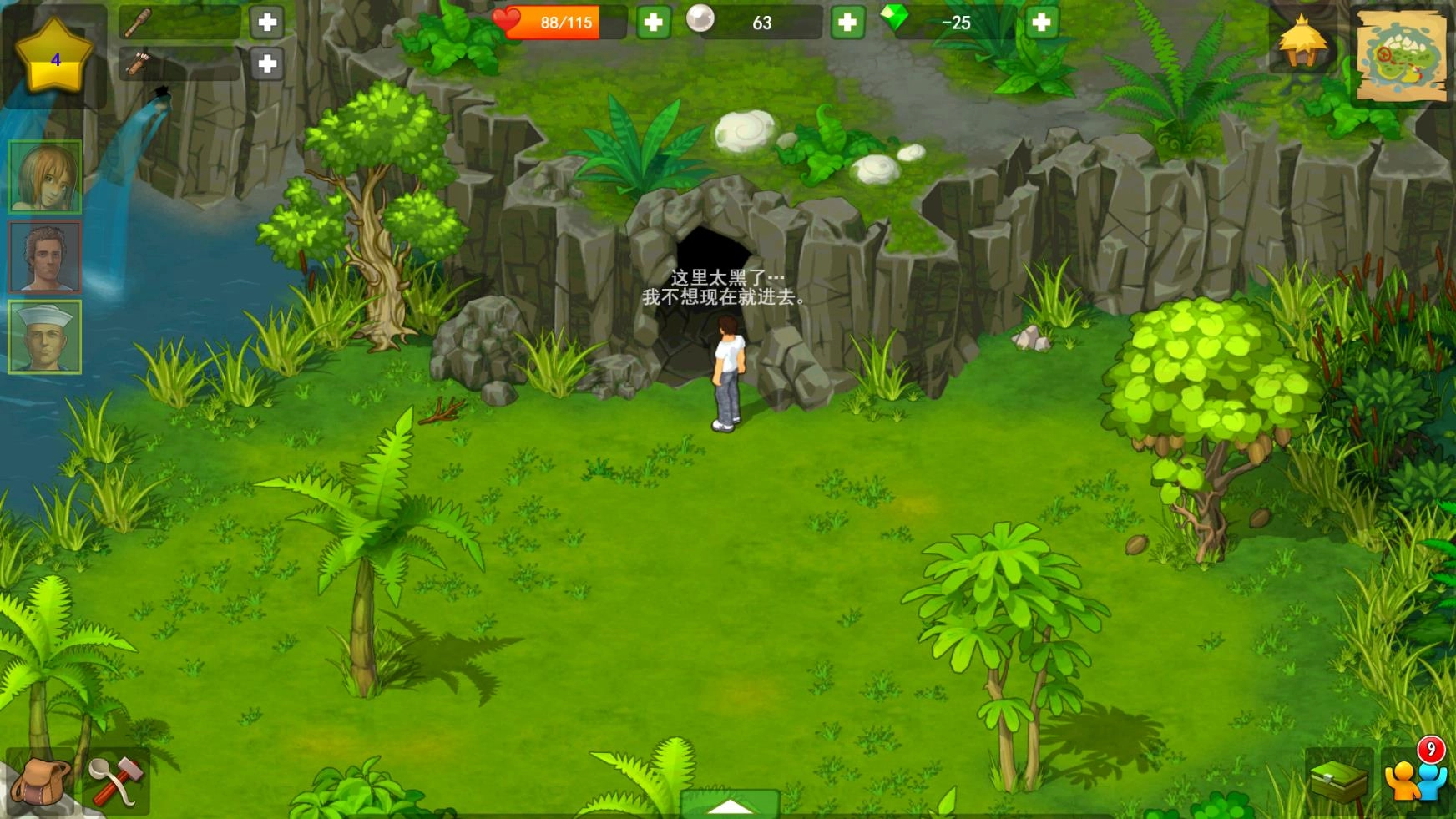Add pearls using the plus next to 63
Screen dimensions: 1456x819
(x=847, y=22)
